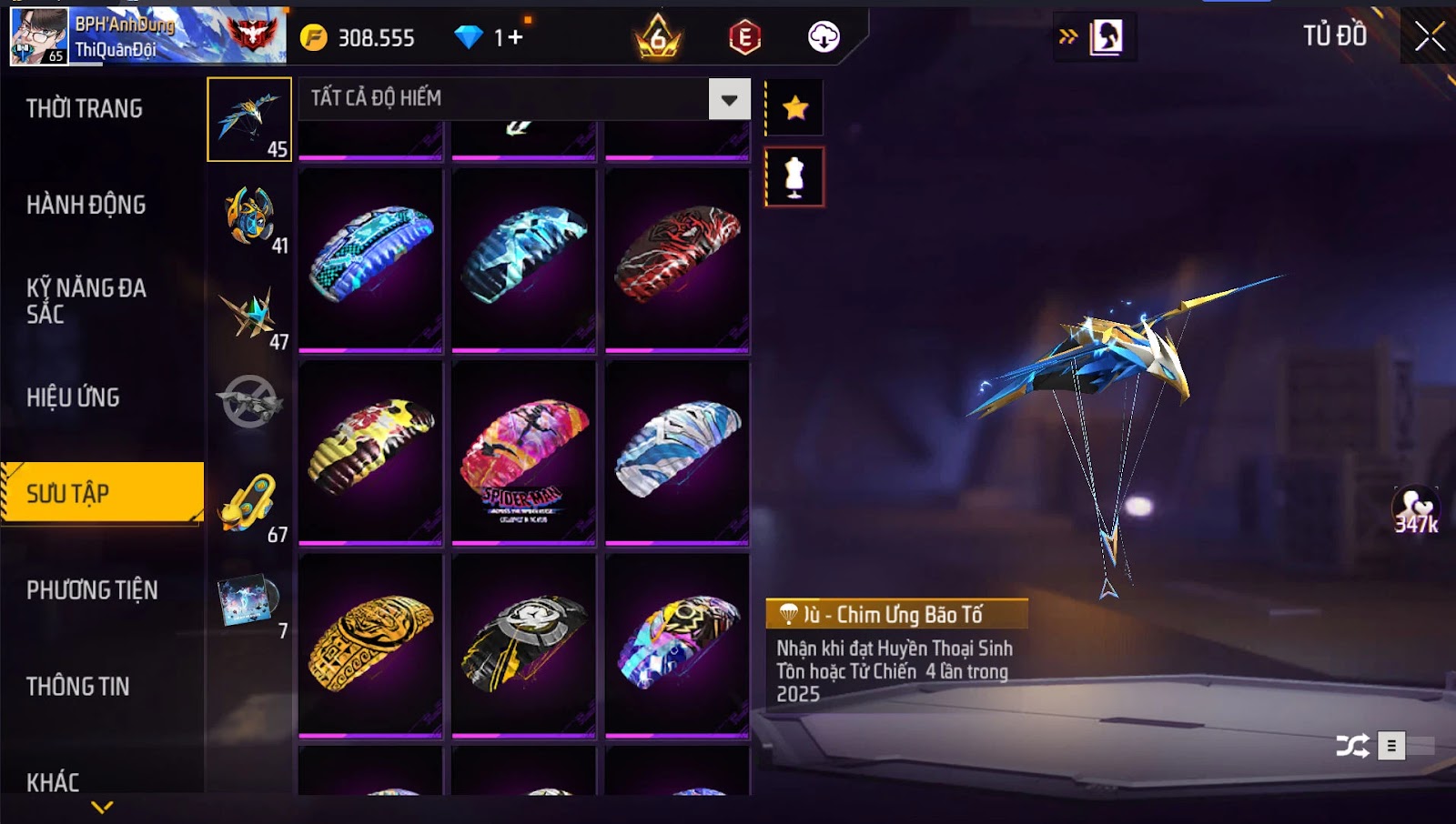Close the Tủ Đồ wardrobe screen
This screenshot has height=824, width=1456.
coord(1429,36)
